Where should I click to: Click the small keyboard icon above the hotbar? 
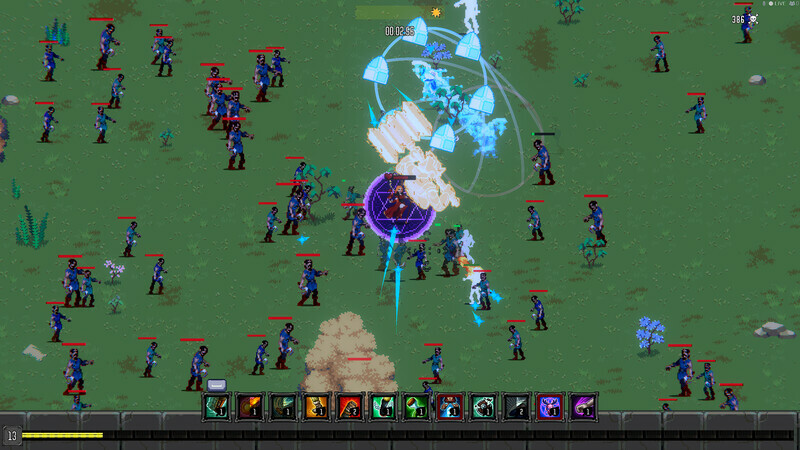pos(217,384)
